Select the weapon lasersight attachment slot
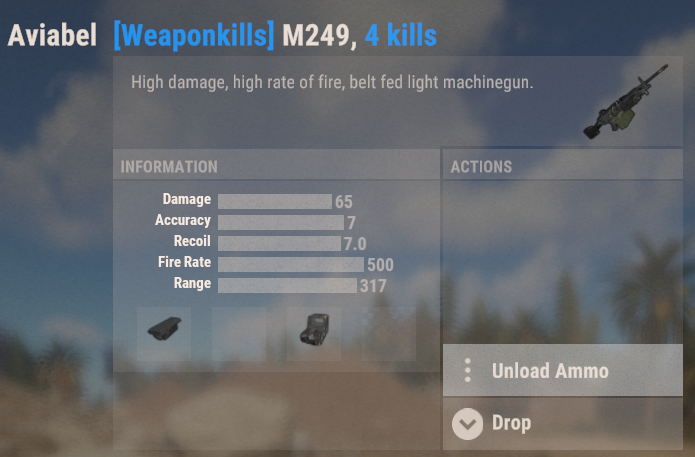 click(x=164, y=334)
